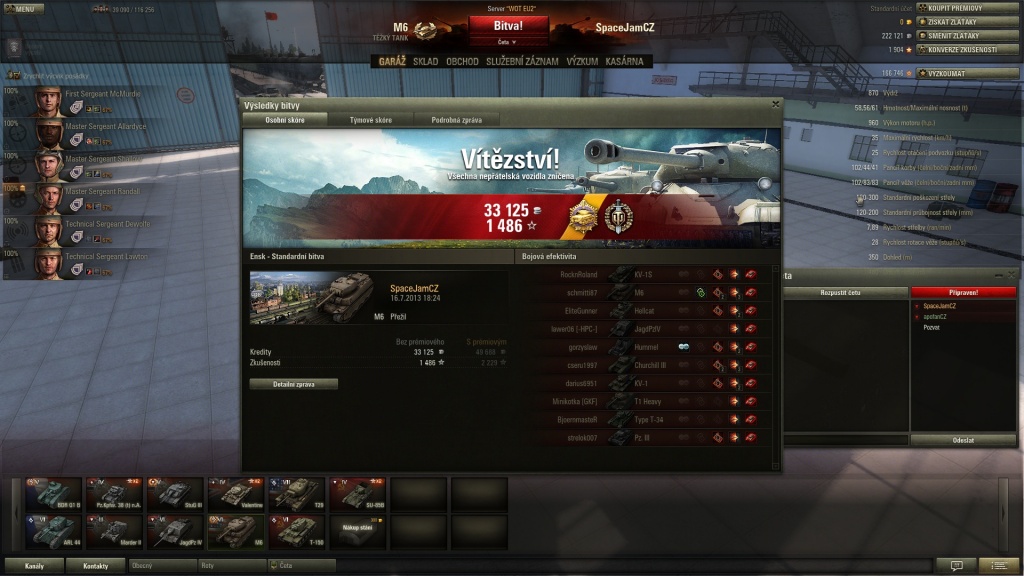Start a battle with the red Bitva! button
Image resolution: width=1024 pixels, height=576 pixels.
(508, 26)
